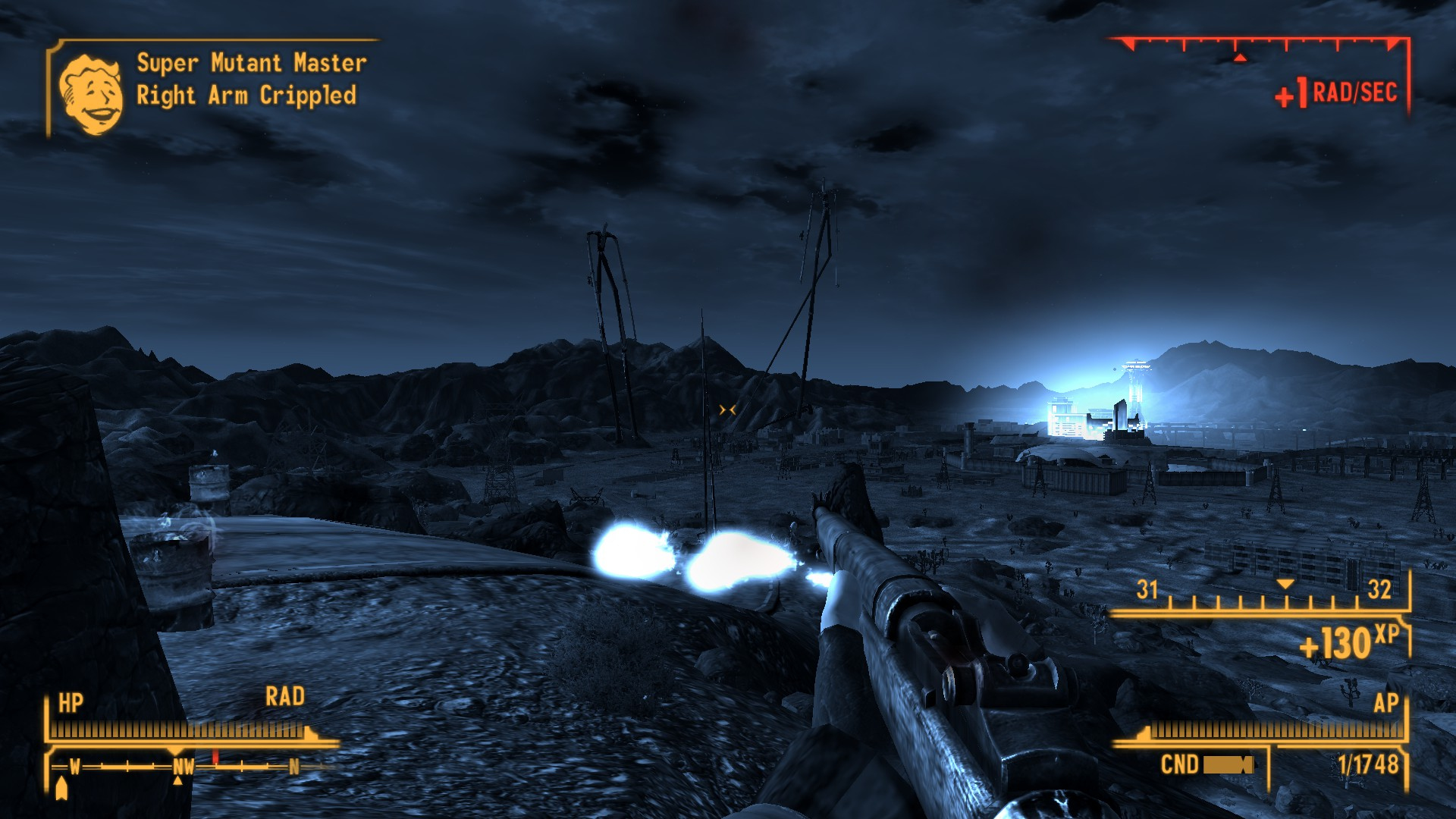Click the compass strip showing NW
Viewport: 1456px width, 819px height.
point(184,767)
